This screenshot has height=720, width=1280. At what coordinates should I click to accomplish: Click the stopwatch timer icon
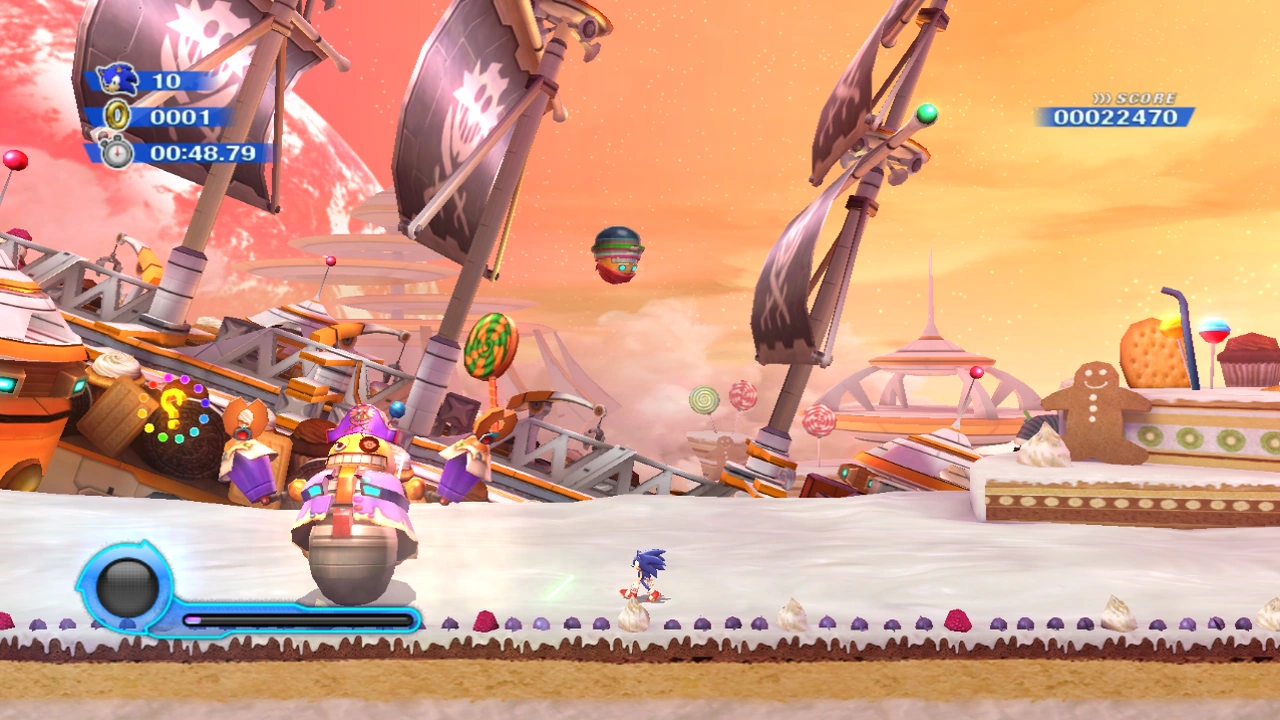(117, 153)
